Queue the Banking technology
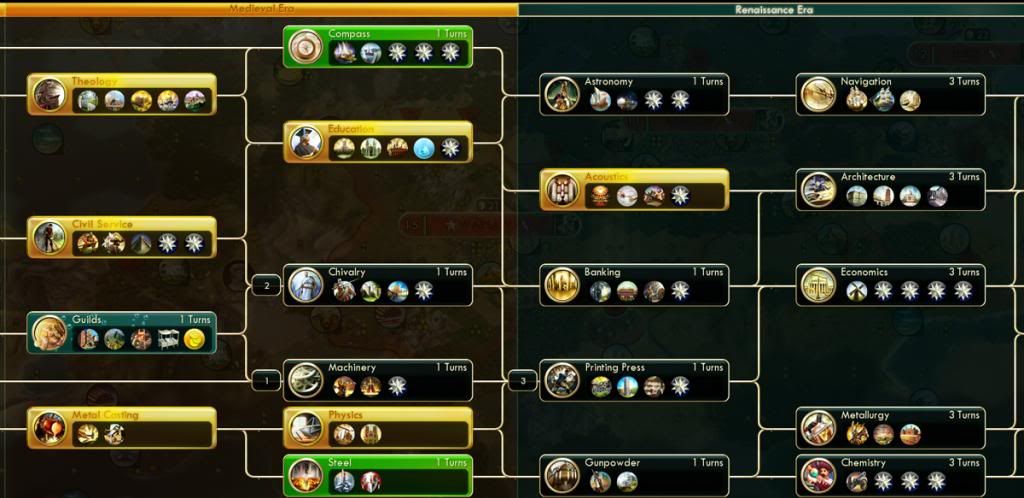Screen dimensions: 1024x498 pos(635,285)
